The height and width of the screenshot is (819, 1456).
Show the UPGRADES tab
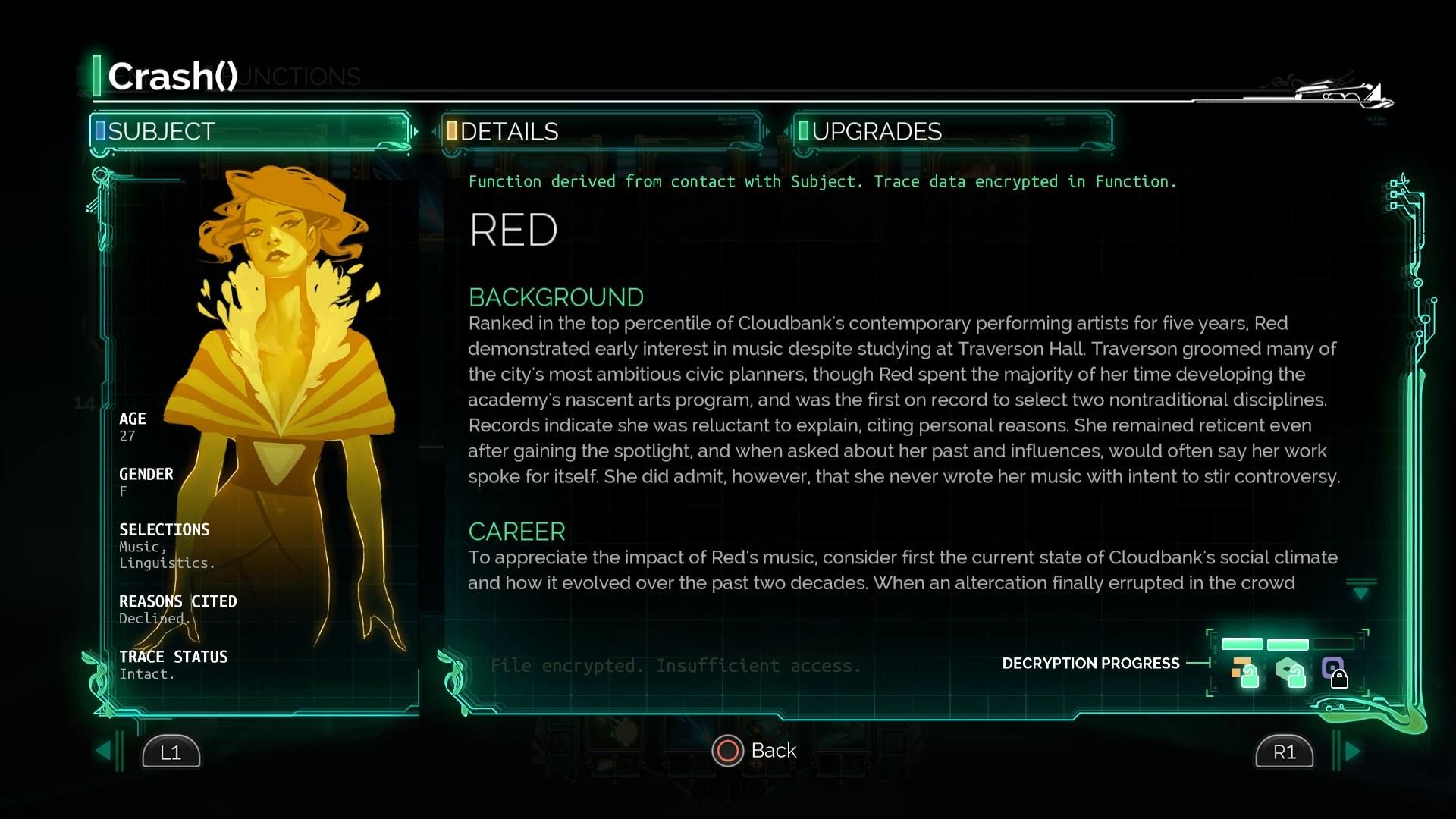tap(952, 131)
